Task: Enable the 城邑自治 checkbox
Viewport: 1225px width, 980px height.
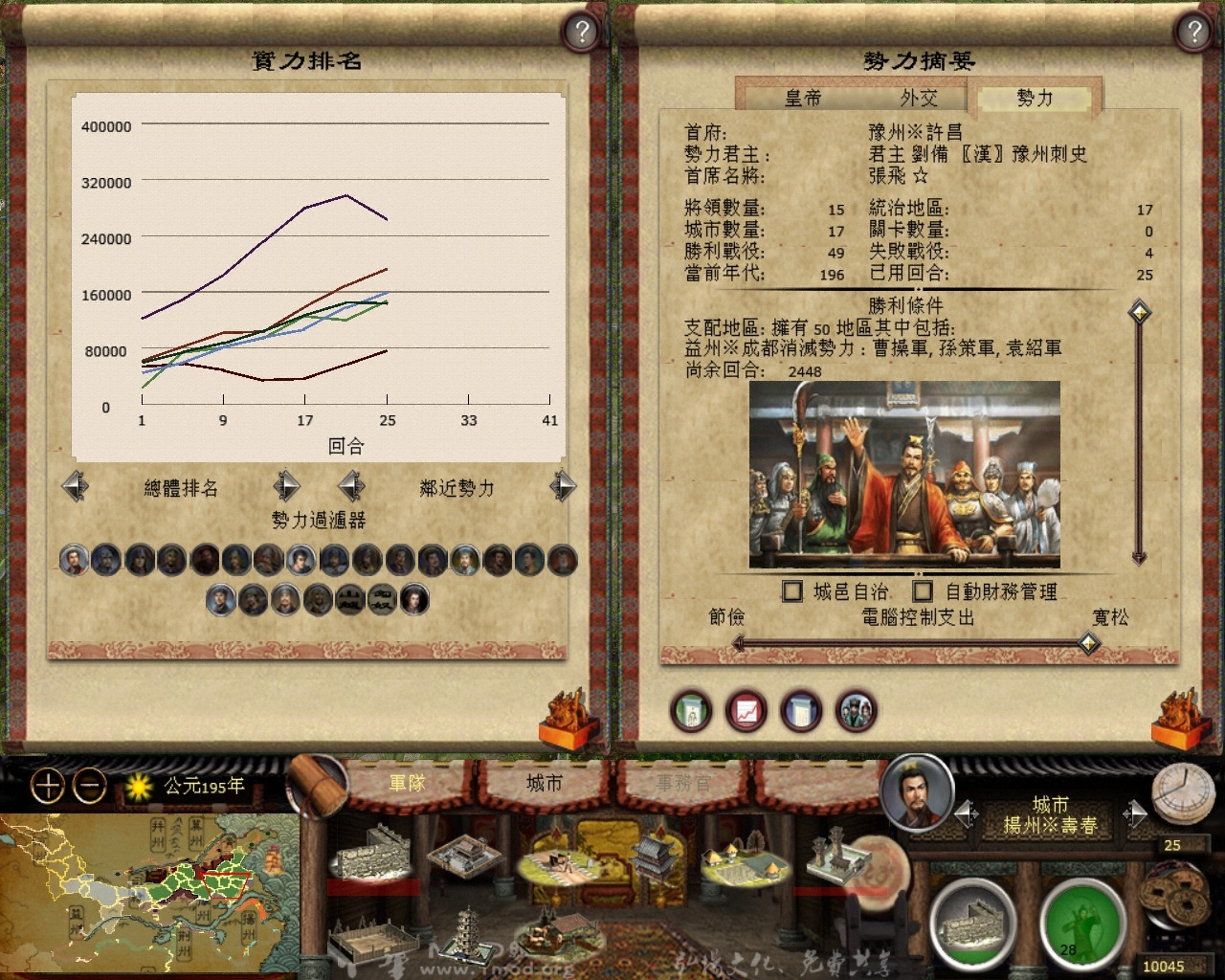Action: point(792,591)
